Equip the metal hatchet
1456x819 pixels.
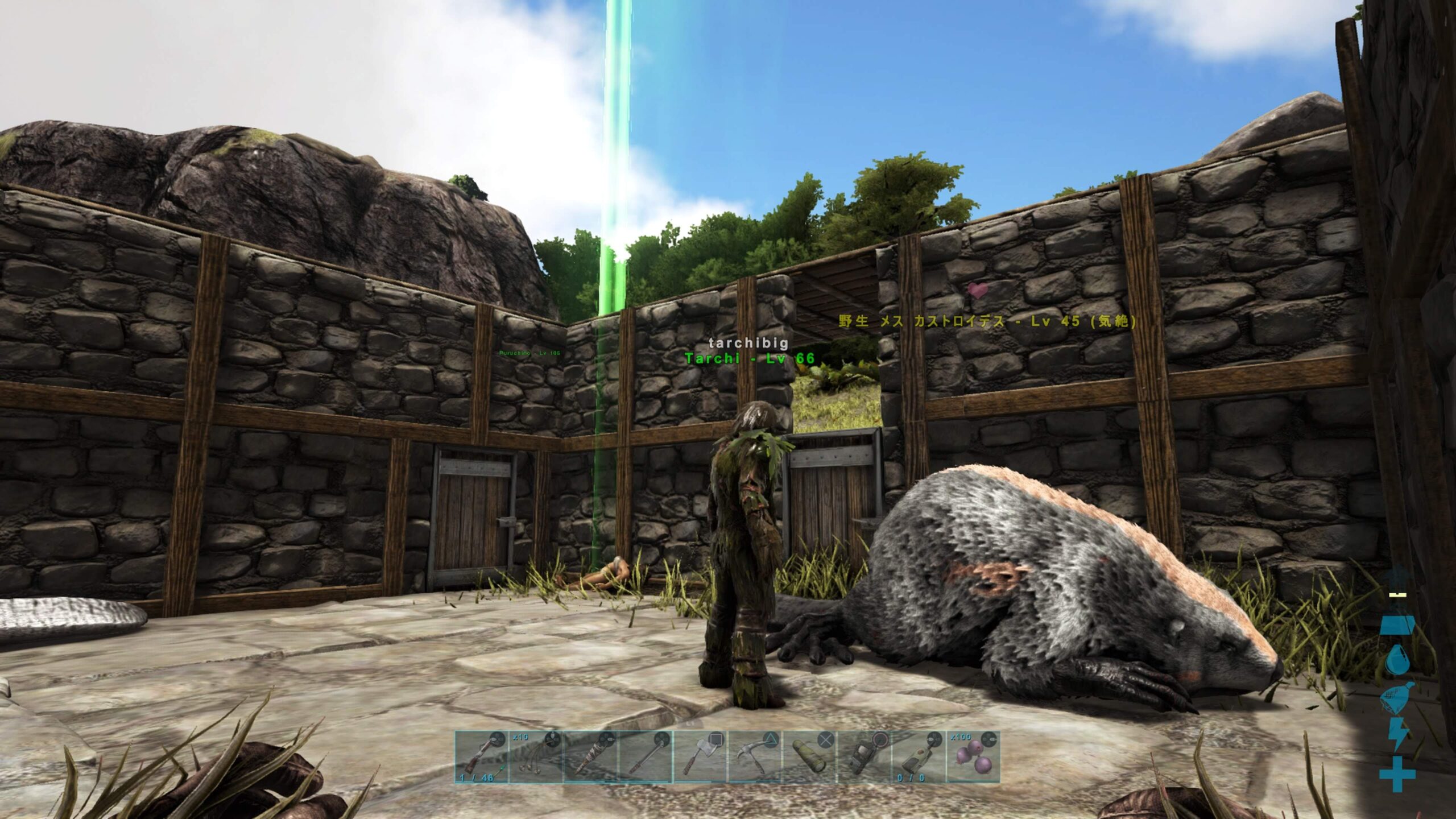tap(701, 757)
